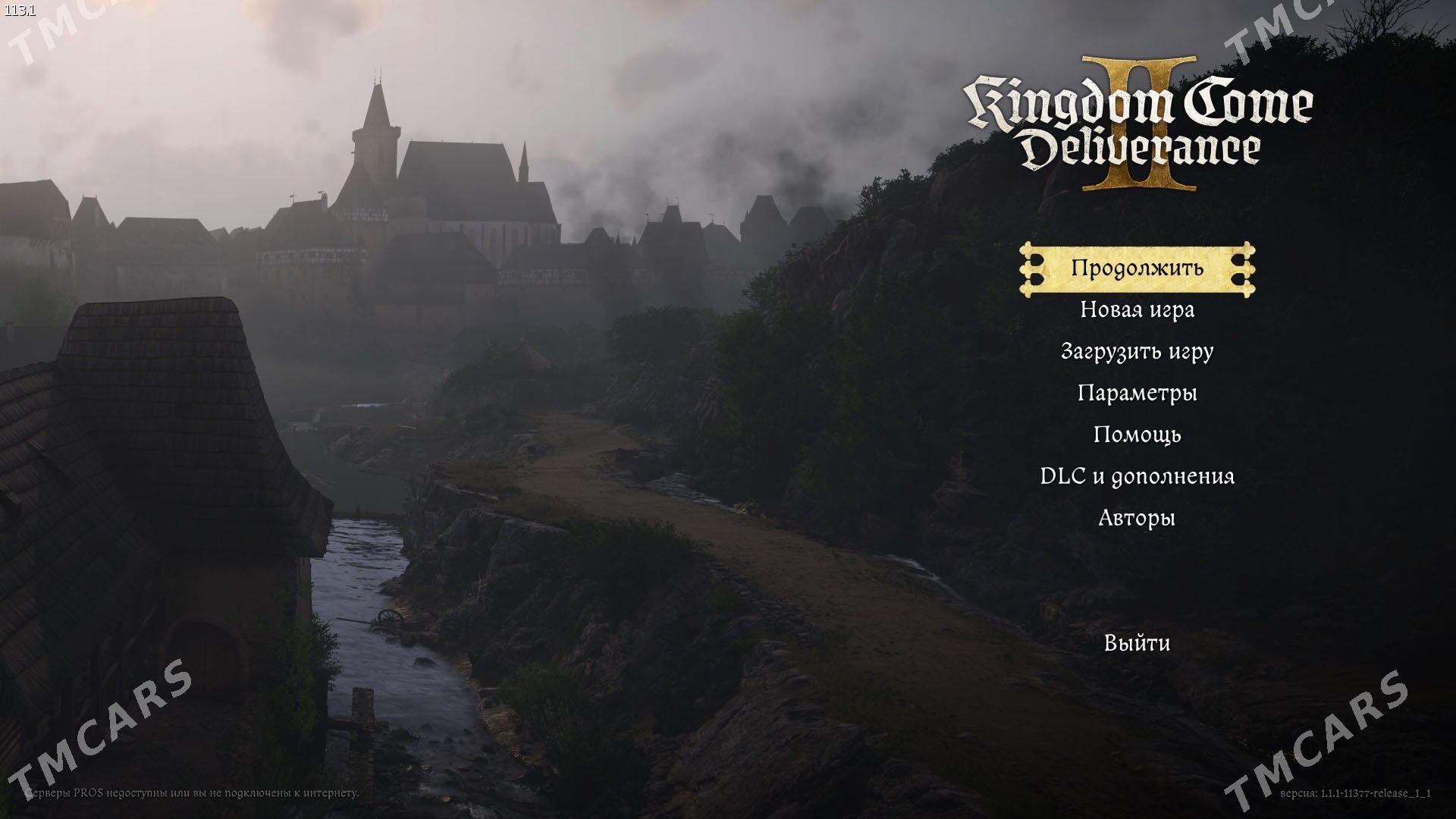
Task: Open DLC и дополнения
Action: coord(1137,477)
